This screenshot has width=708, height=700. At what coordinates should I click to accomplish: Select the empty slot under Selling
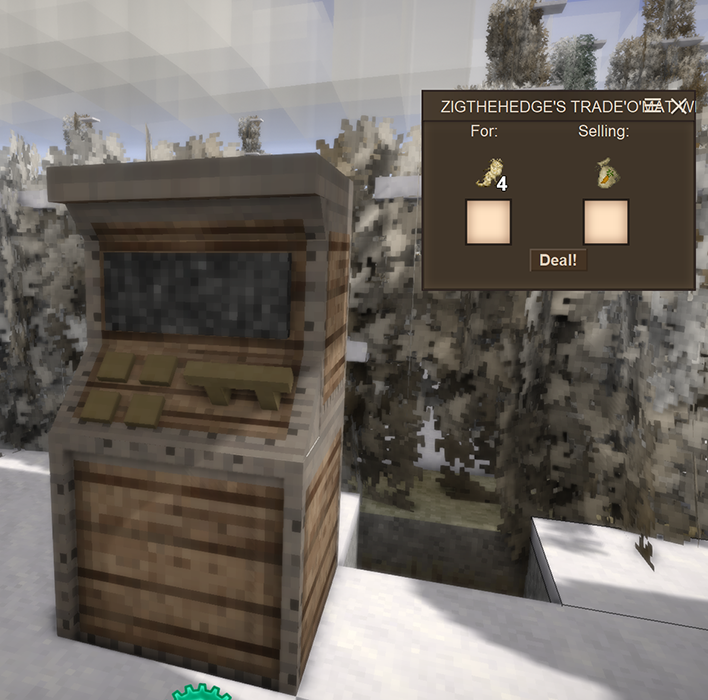[x=605, y=222]
